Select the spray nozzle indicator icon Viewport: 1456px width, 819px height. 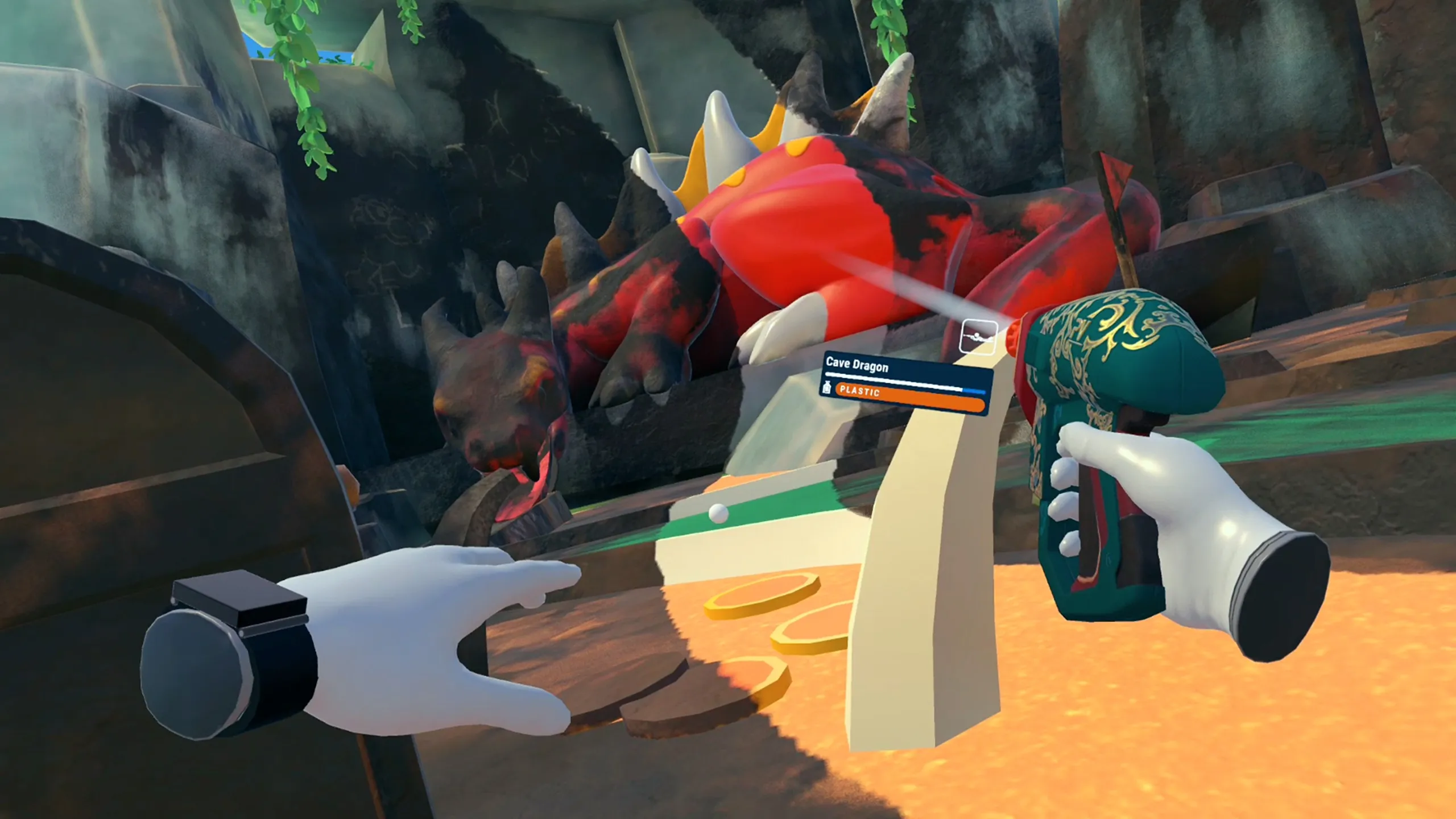(x=978, y=337)
